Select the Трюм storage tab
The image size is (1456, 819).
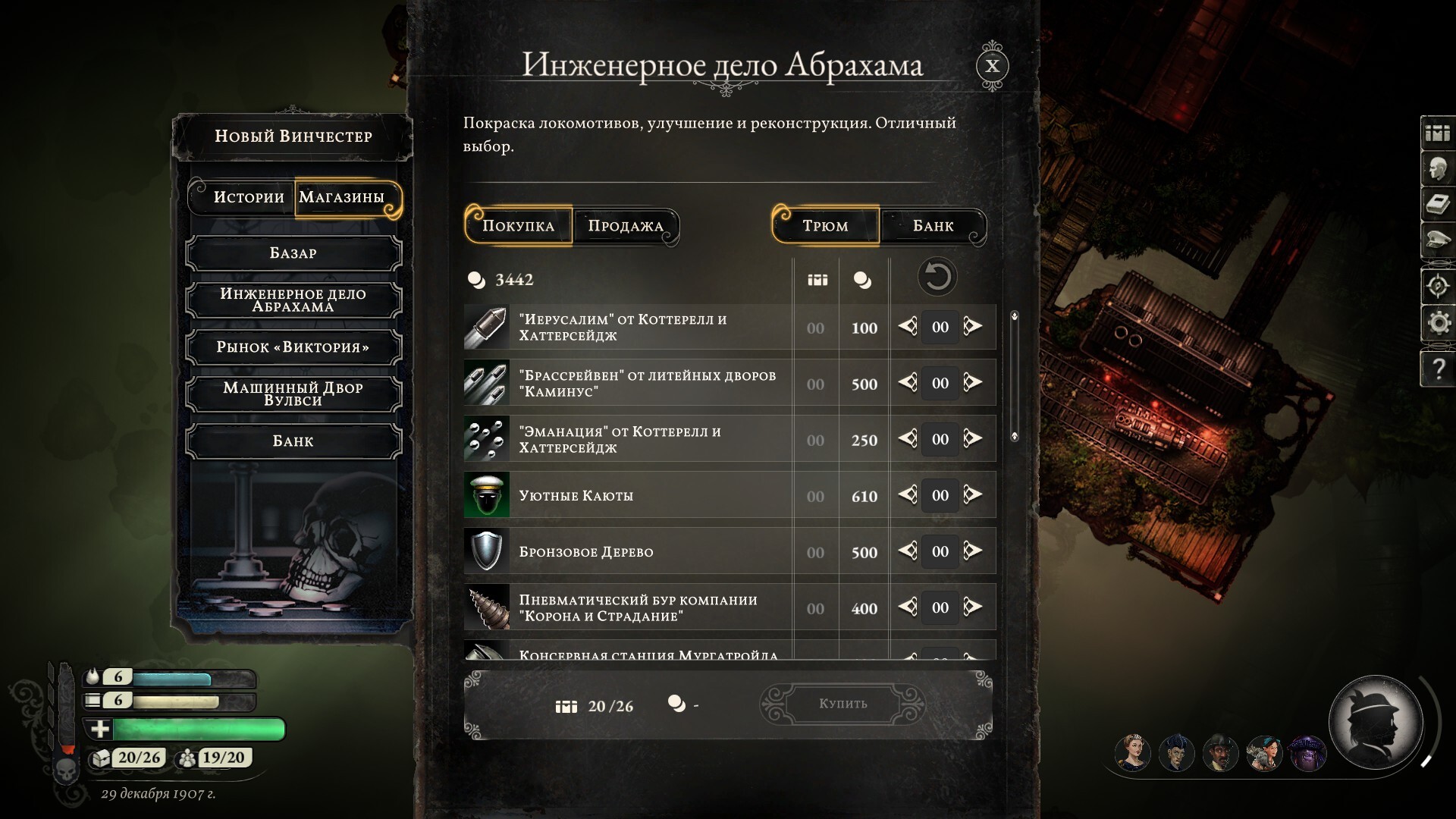(825, 226)
